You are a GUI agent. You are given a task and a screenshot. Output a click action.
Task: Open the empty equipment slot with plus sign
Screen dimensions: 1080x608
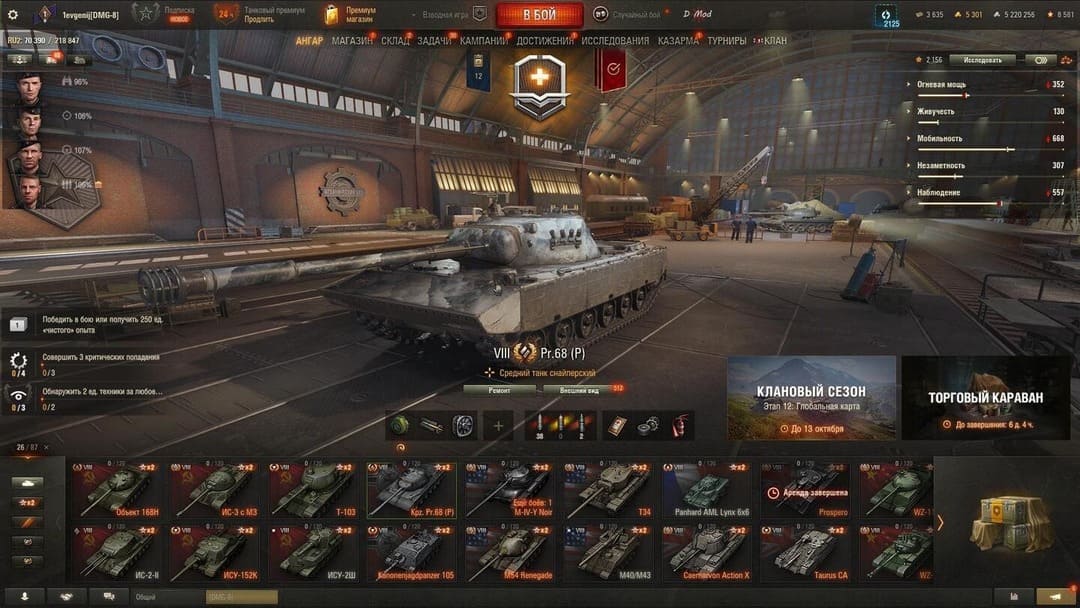coord(497,425)
